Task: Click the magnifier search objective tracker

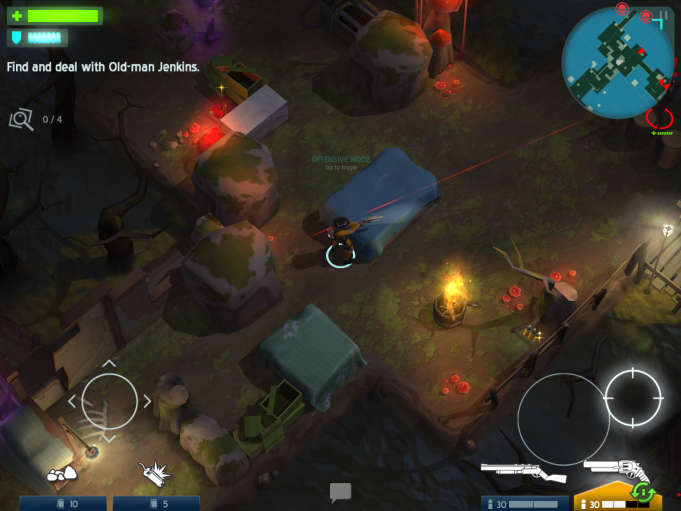Action: tap(20, 120)
